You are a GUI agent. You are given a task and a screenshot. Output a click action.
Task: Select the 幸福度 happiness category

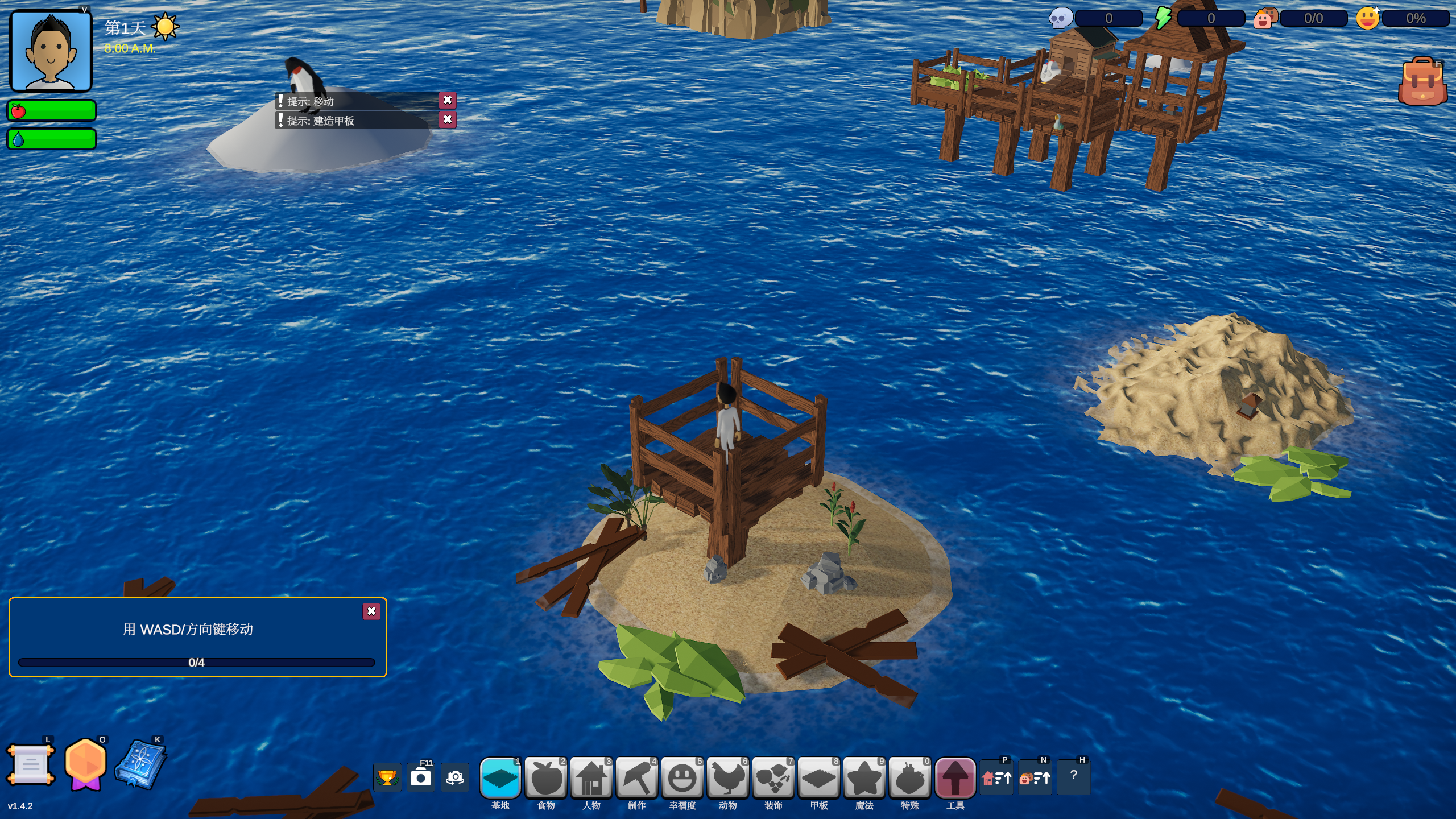point(682,777)
